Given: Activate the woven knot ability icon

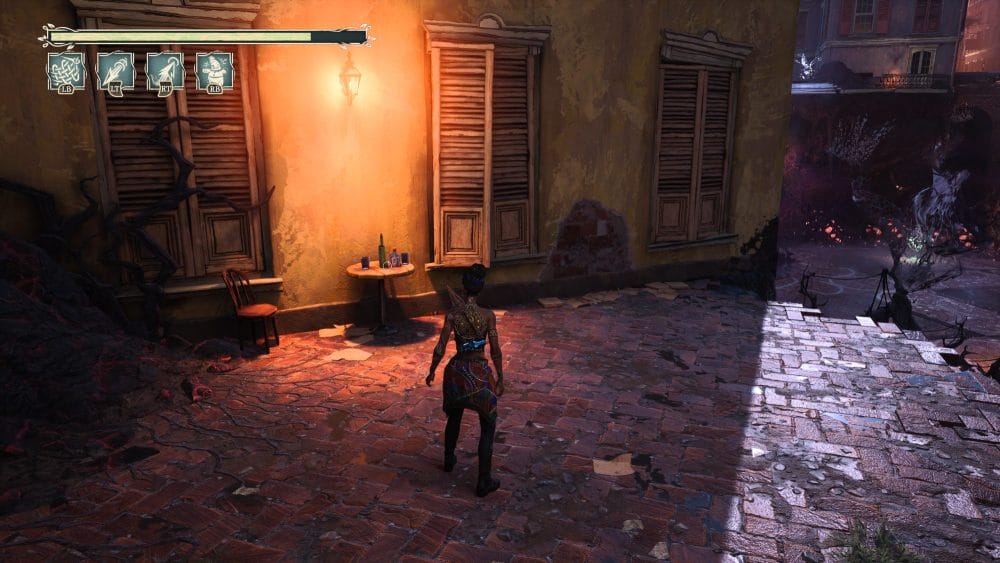Looking at the screenshot, I should (x=66, y=71).
